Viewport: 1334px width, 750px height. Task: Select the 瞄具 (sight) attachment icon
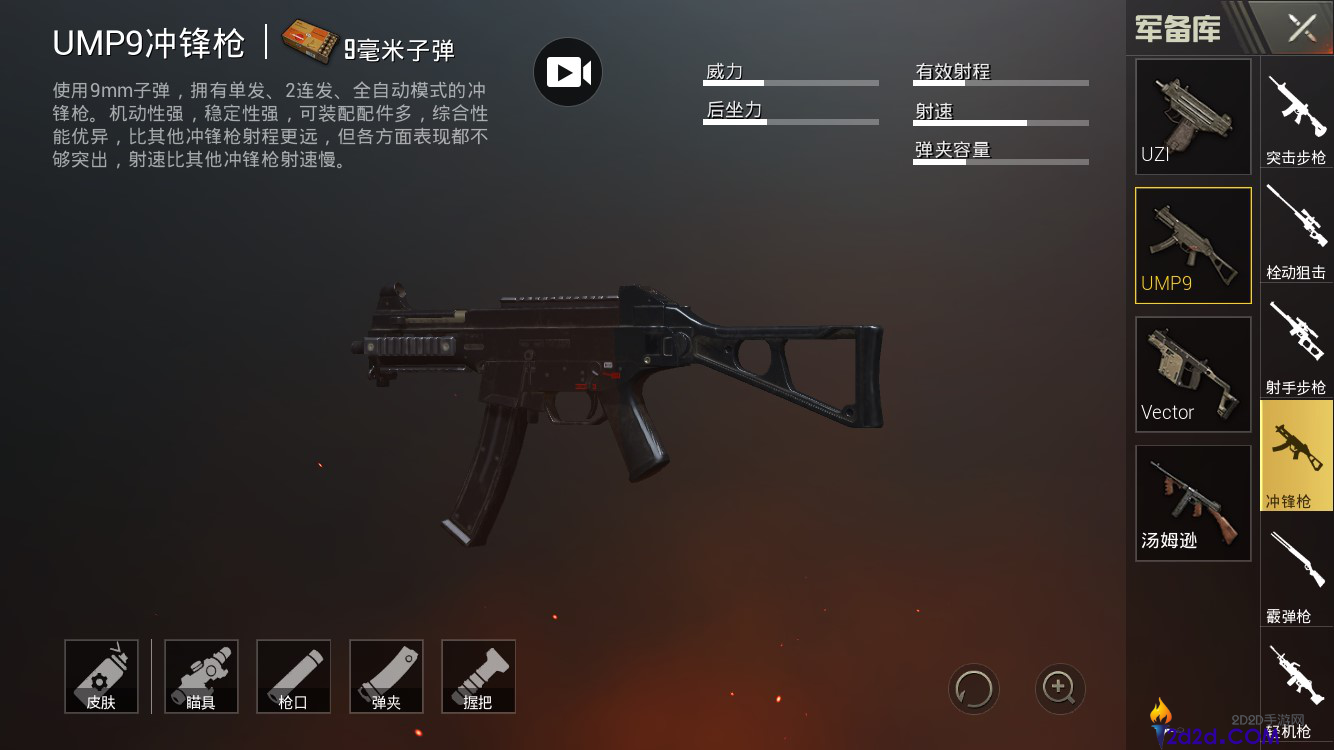[x=200, y=676]
